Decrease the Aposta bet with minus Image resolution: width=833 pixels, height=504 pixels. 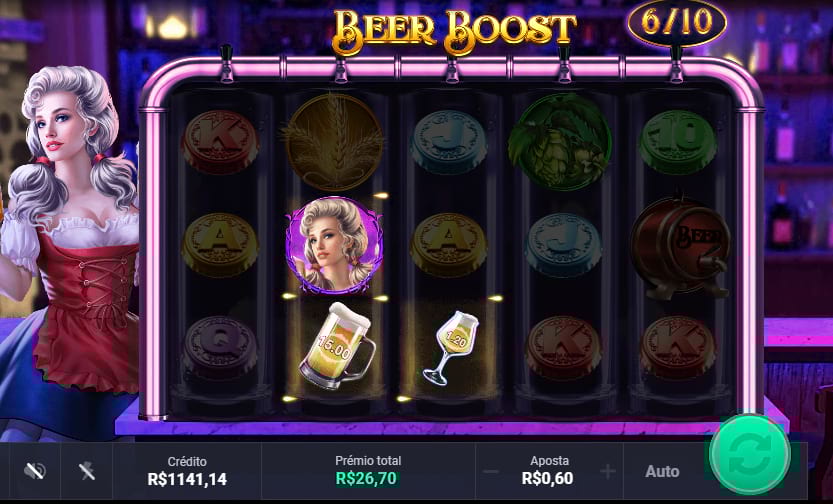(491, 471)
